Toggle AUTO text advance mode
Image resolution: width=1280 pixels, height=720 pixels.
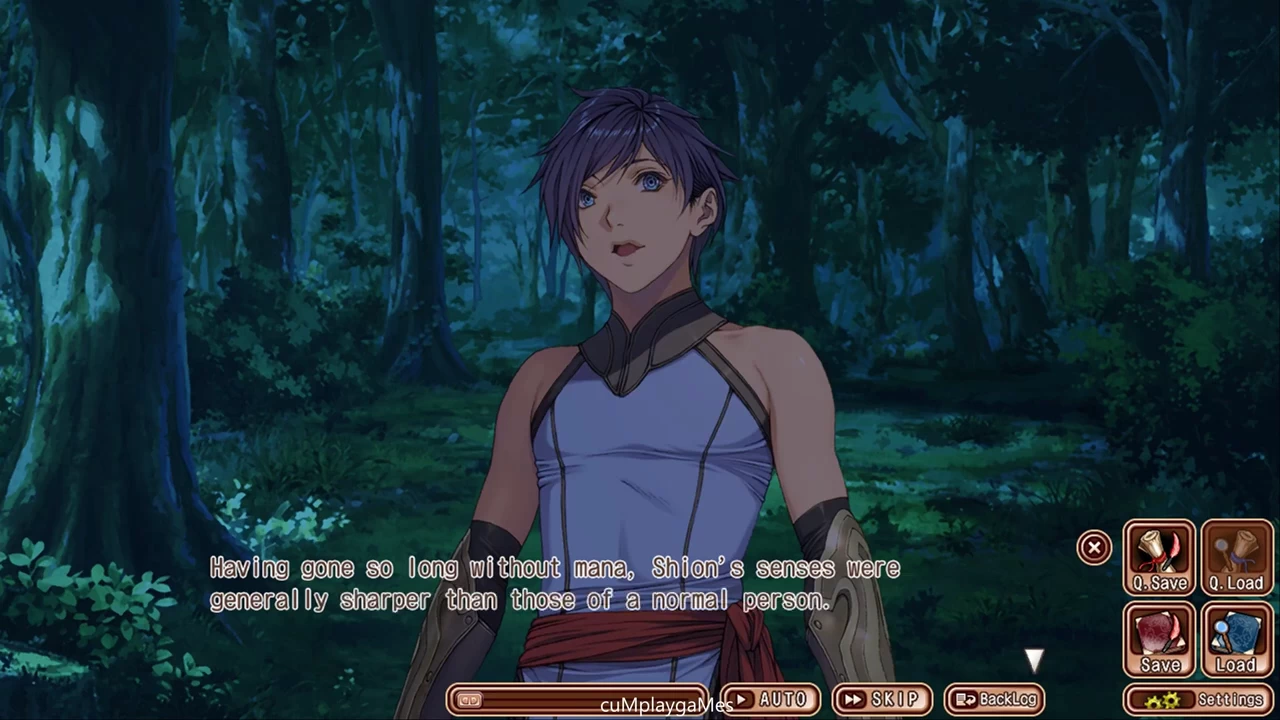[769, 699]
